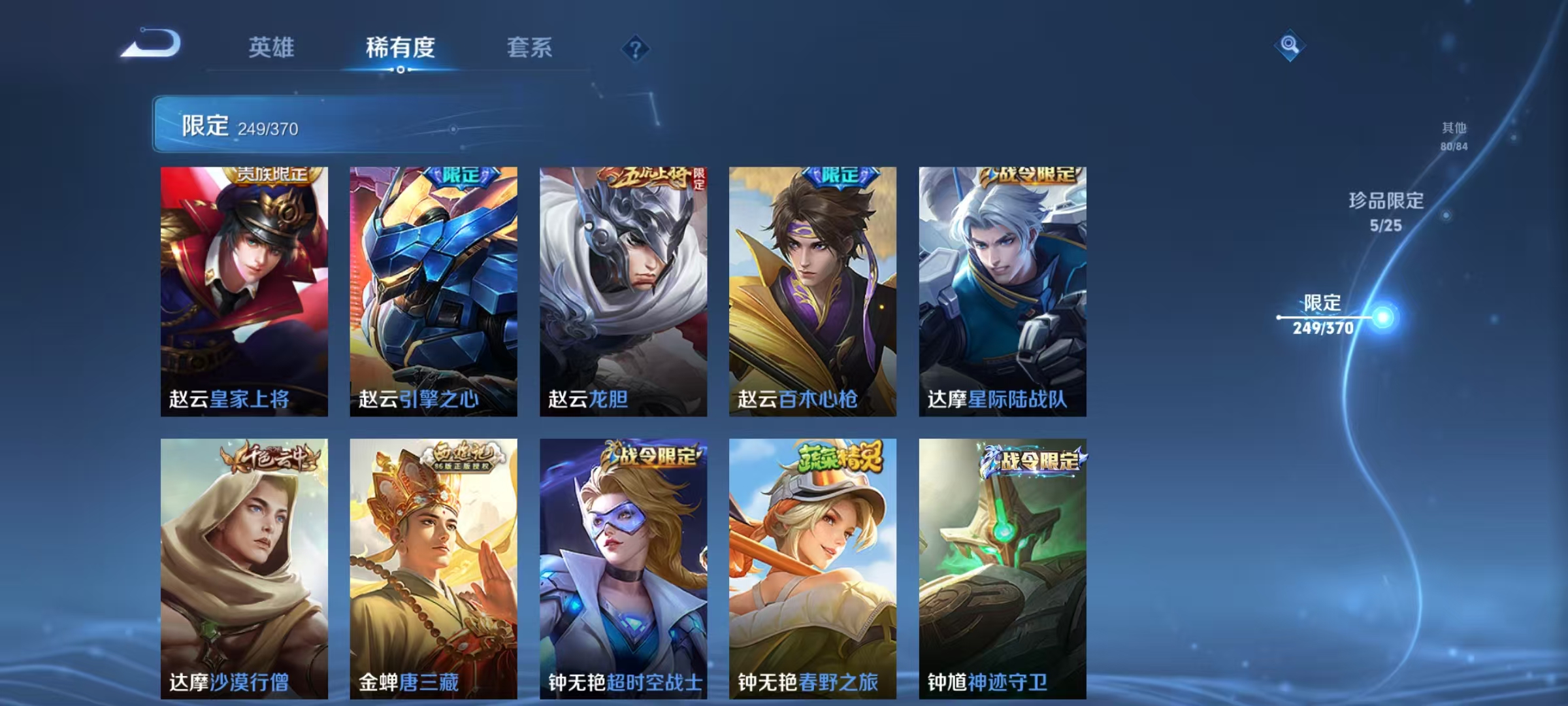The height and width of the screenshot is (706, 1568).
Task: Click the search magnifier icon
Action: 1289,44
